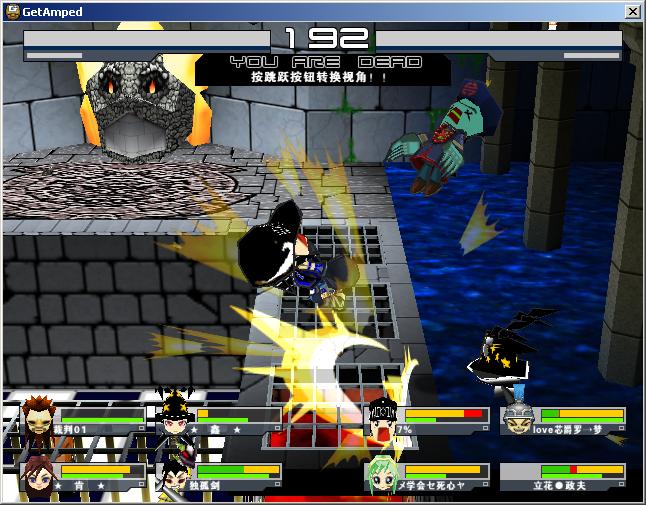Choose the green-haired player portrait
This screenshot has width=646, height=505.
click(382, 474)
